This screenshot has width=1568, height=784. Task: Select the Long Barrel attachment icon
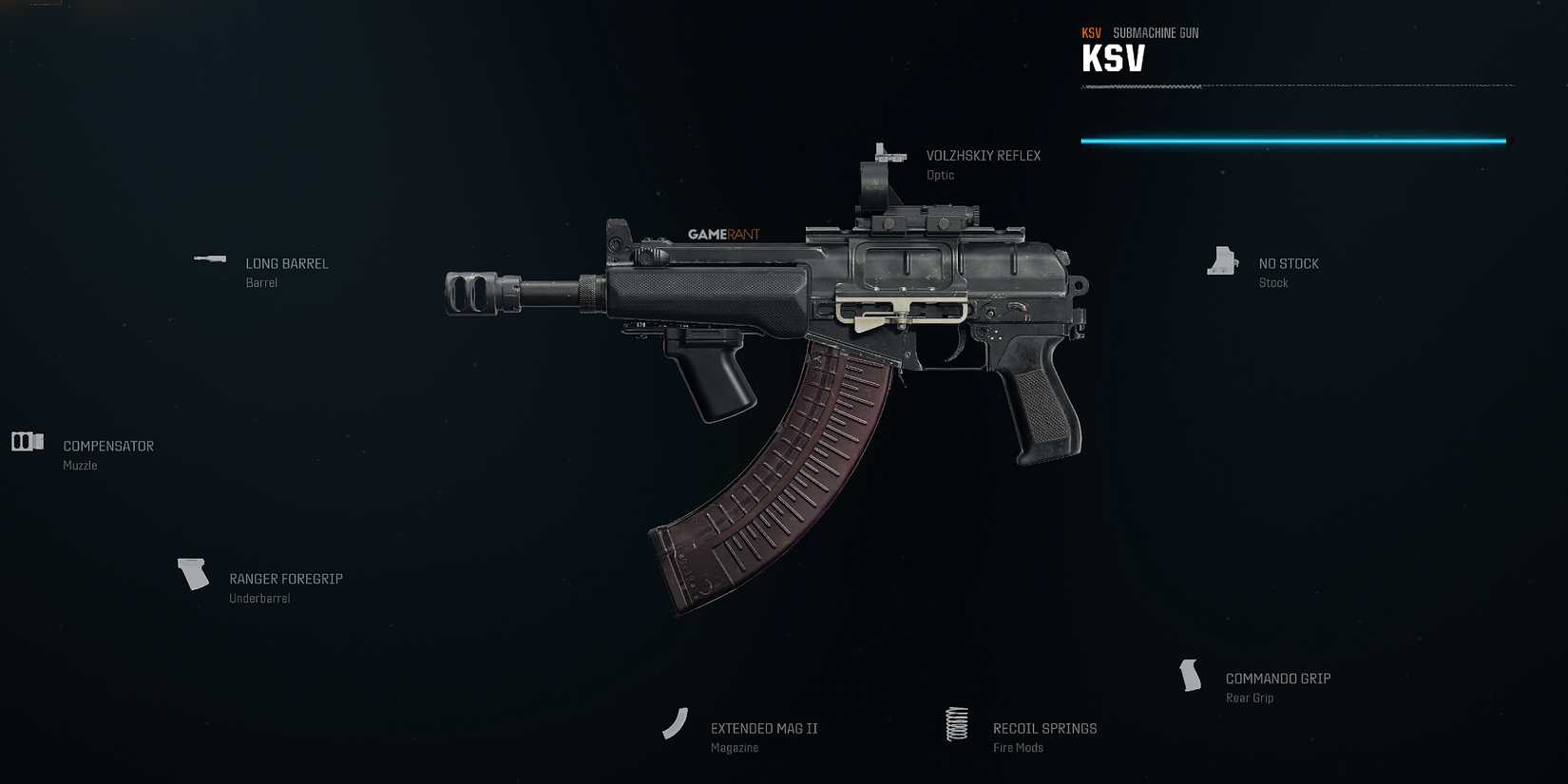pos(209,258)
